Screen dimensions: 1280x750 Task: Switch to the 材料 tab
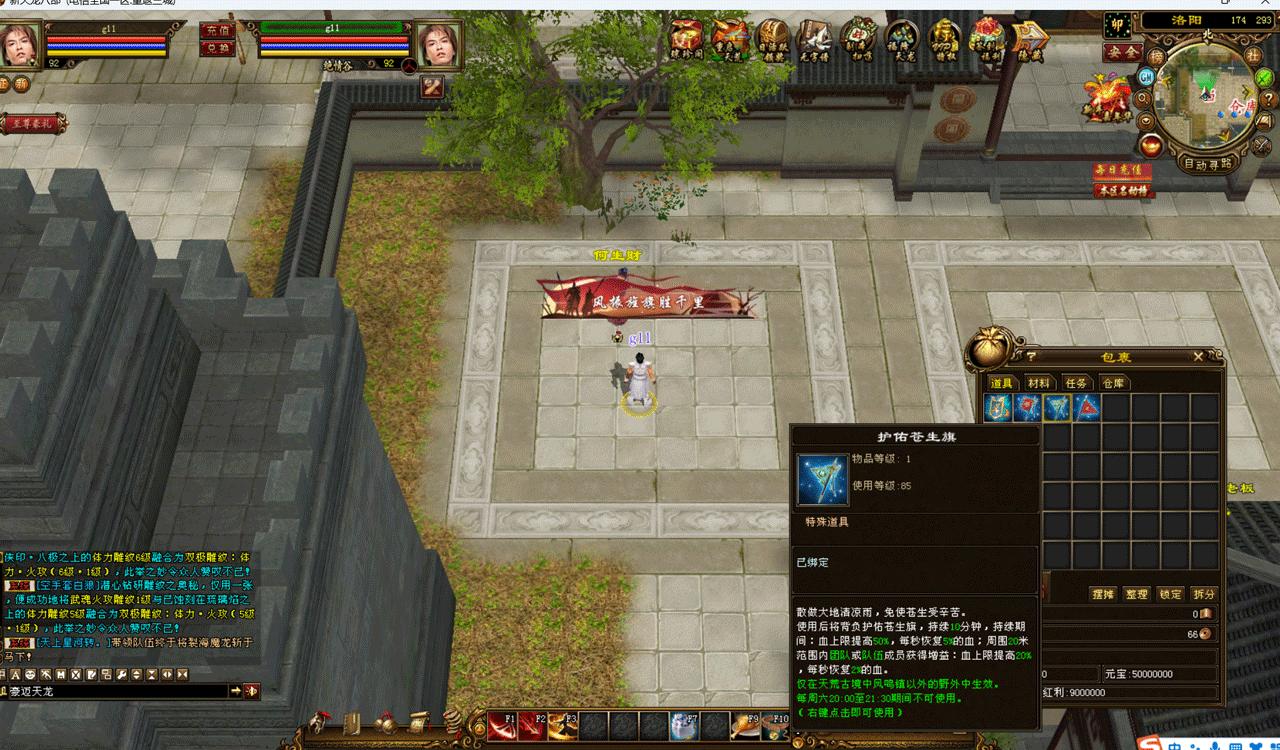click(1038, 383)
